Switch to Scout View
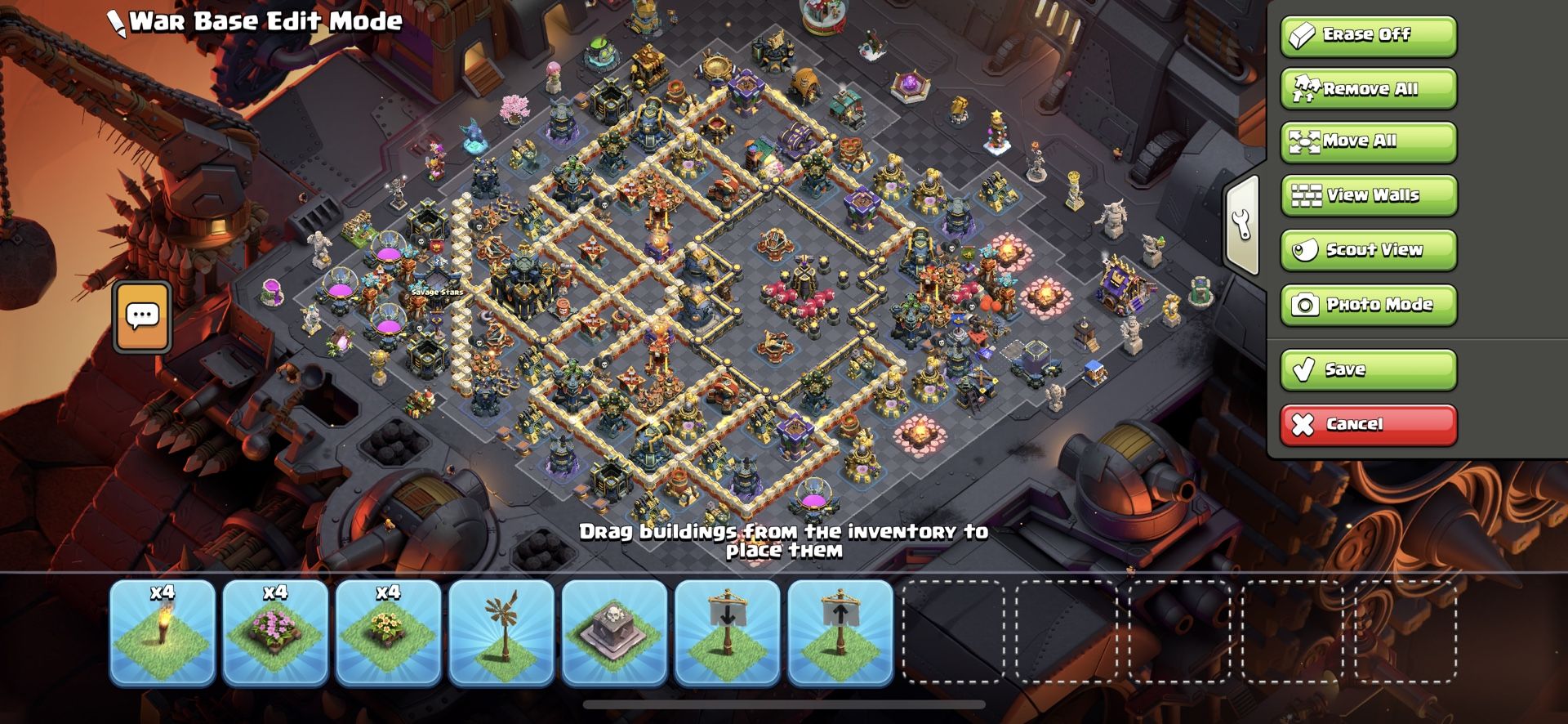Screen dimensions: 1568x724 pos(1368,250)
